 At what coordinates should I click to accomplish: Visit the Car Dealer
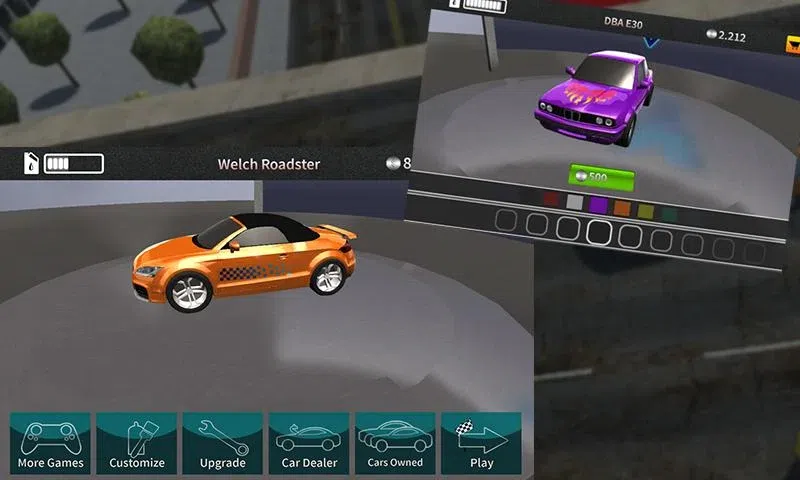(x=309, y=443)
